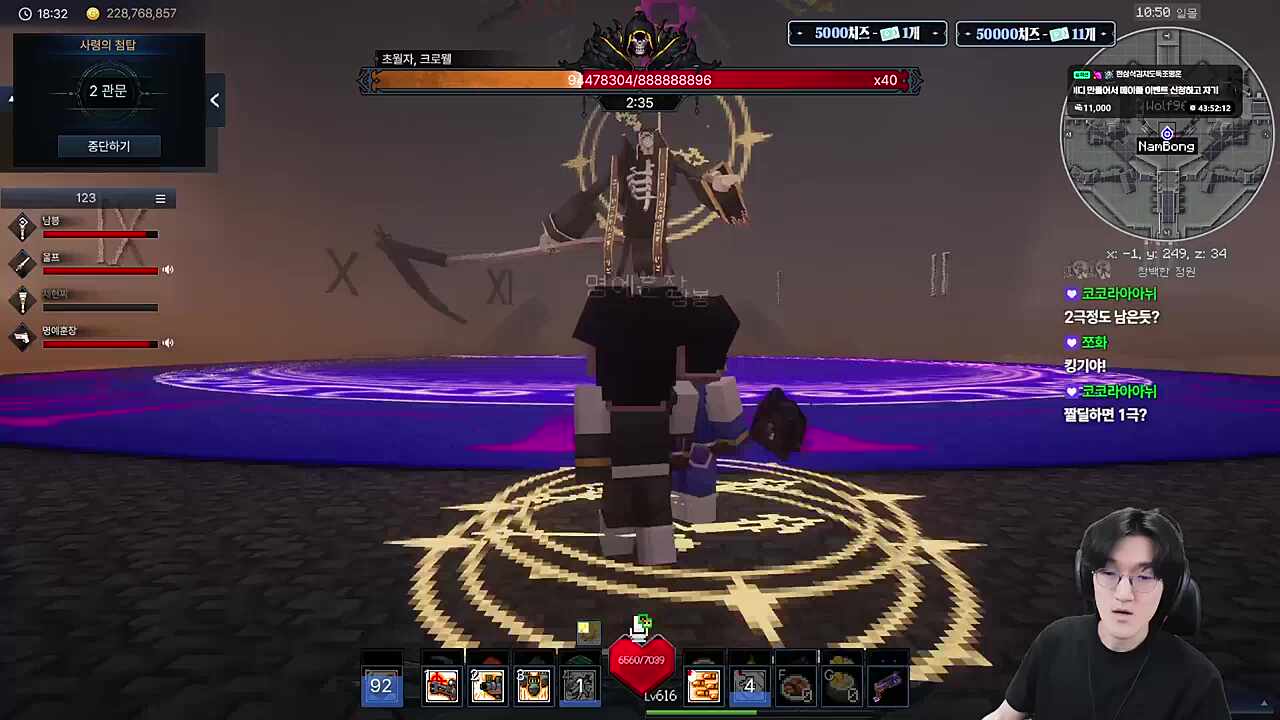Select hotbar slot 1 weapon skill icon
Image resolution: width=1280 pixels, height=720 pixels.
pos(442,684)
